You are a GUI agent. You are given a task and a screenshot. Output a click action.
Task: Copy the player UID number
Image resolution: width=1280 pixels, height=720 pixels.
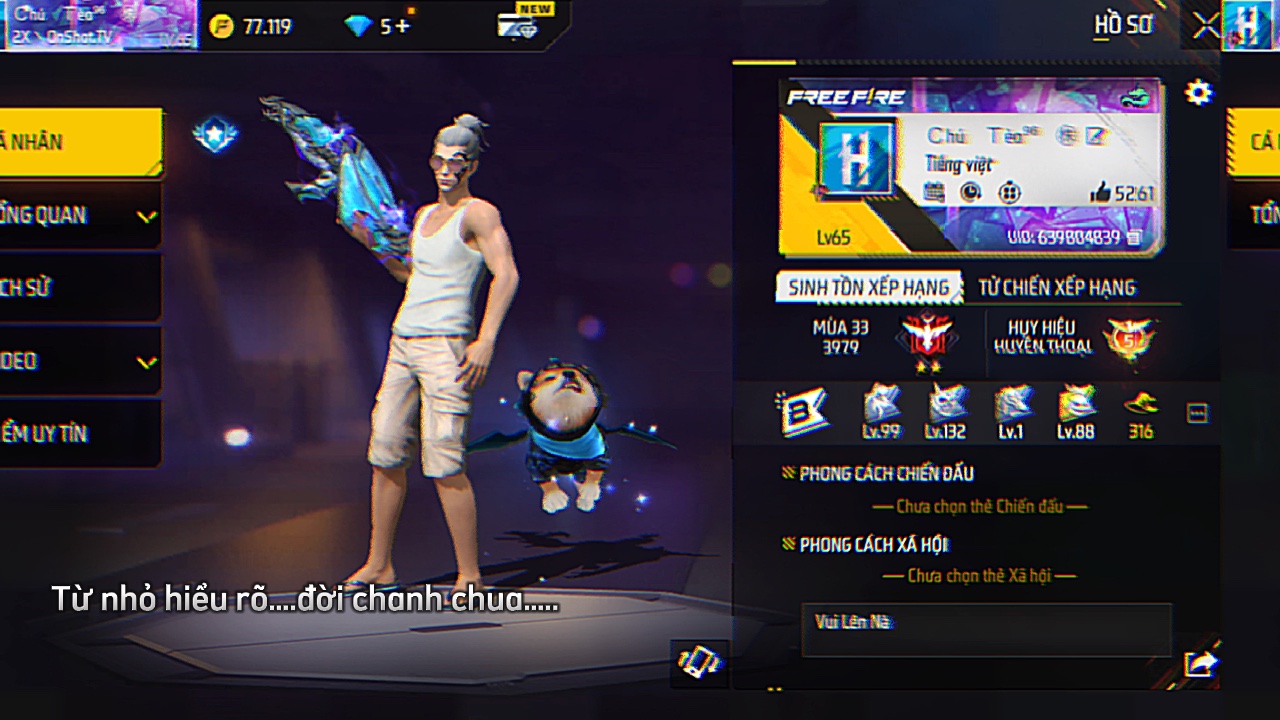click(x=1134, y=238)
